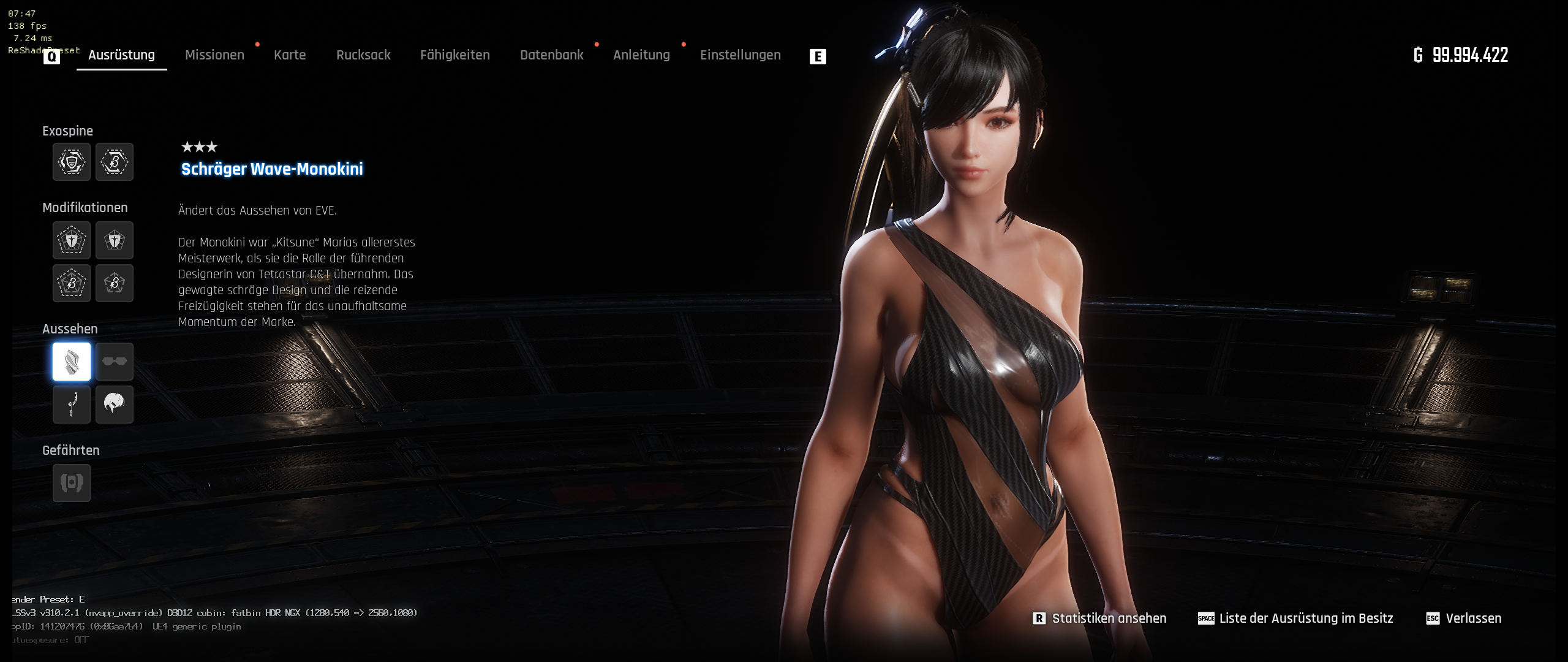Open the Datenbank tab
Screen dimensions: 1568x662
(551, 55)
